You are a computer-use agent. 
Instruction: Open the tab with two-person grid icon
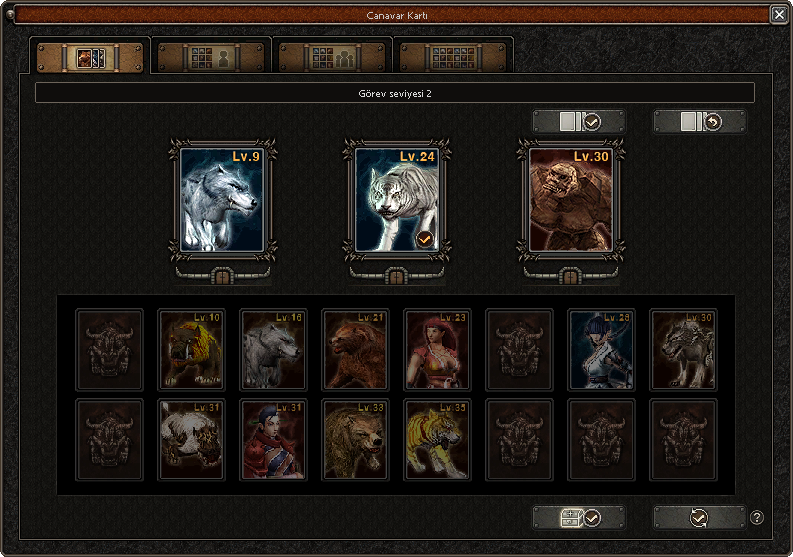(x=332, y=57)
